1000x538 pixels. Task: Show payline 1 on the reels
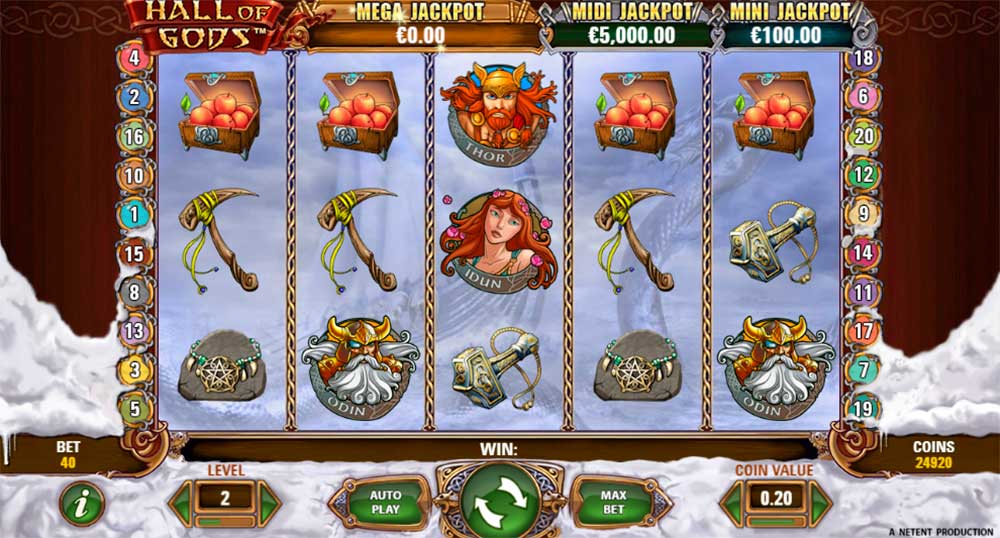[x=134, y=213]
